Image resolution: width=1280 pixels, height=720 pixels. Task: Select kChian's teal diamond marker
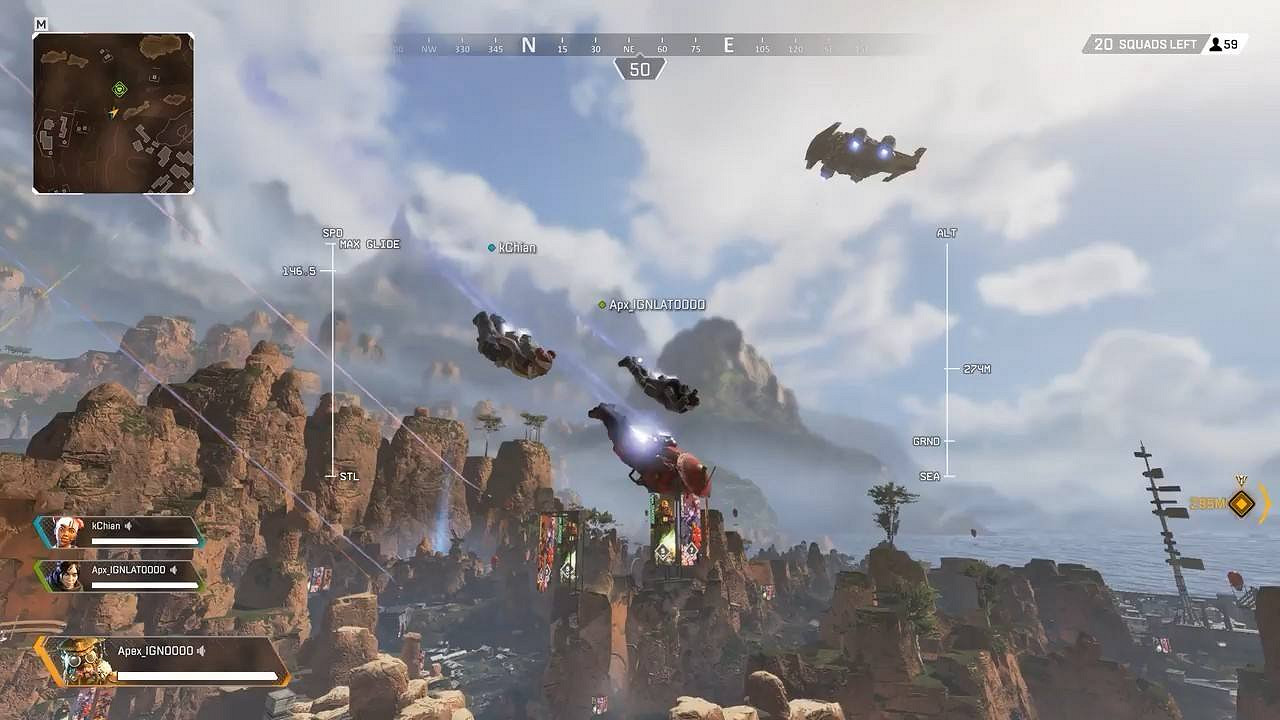[x=490, y=246]
